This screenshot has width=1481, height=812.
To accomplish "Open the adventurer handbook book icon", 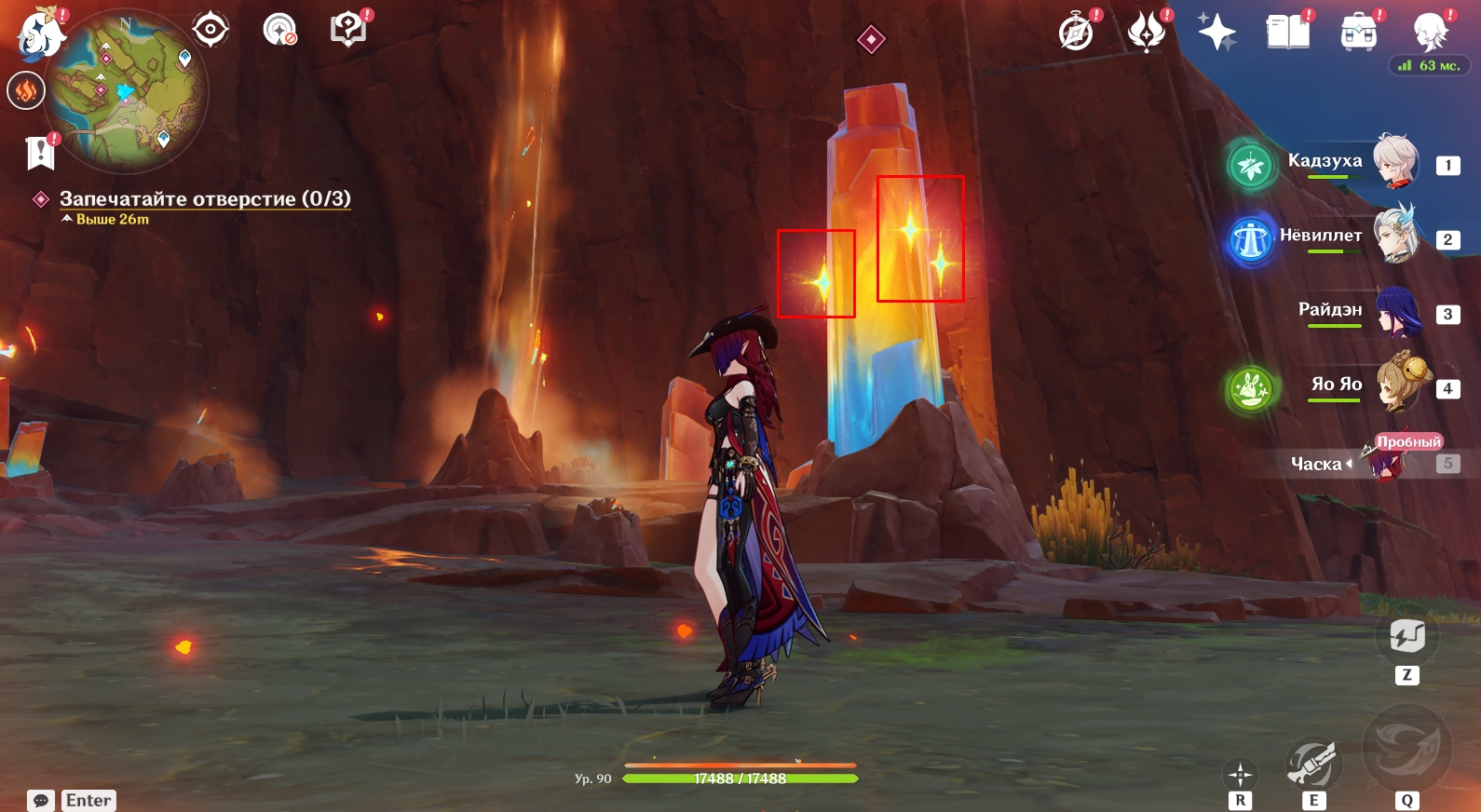I will click(1288, 33).
